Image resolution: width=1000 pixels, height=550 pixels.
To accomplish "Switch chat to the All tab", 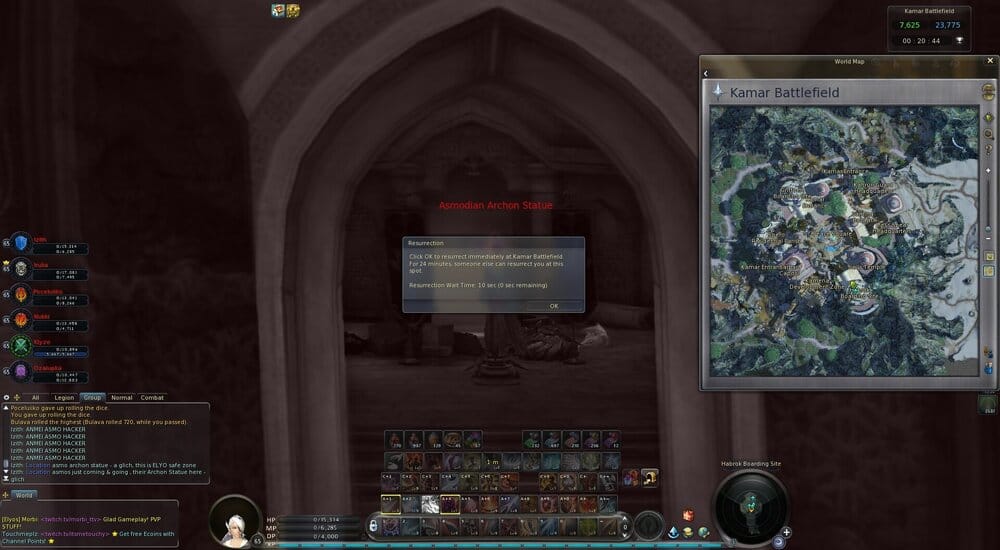I will [36, 397].
